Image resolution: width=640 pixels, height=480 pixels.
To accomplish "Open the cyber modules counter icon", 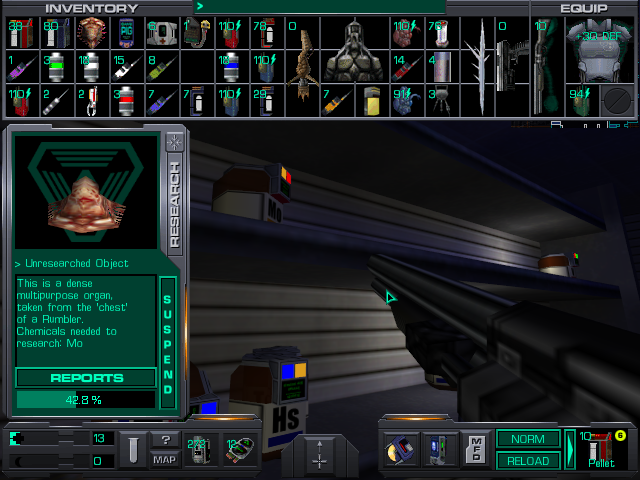I will coord(238,450).
